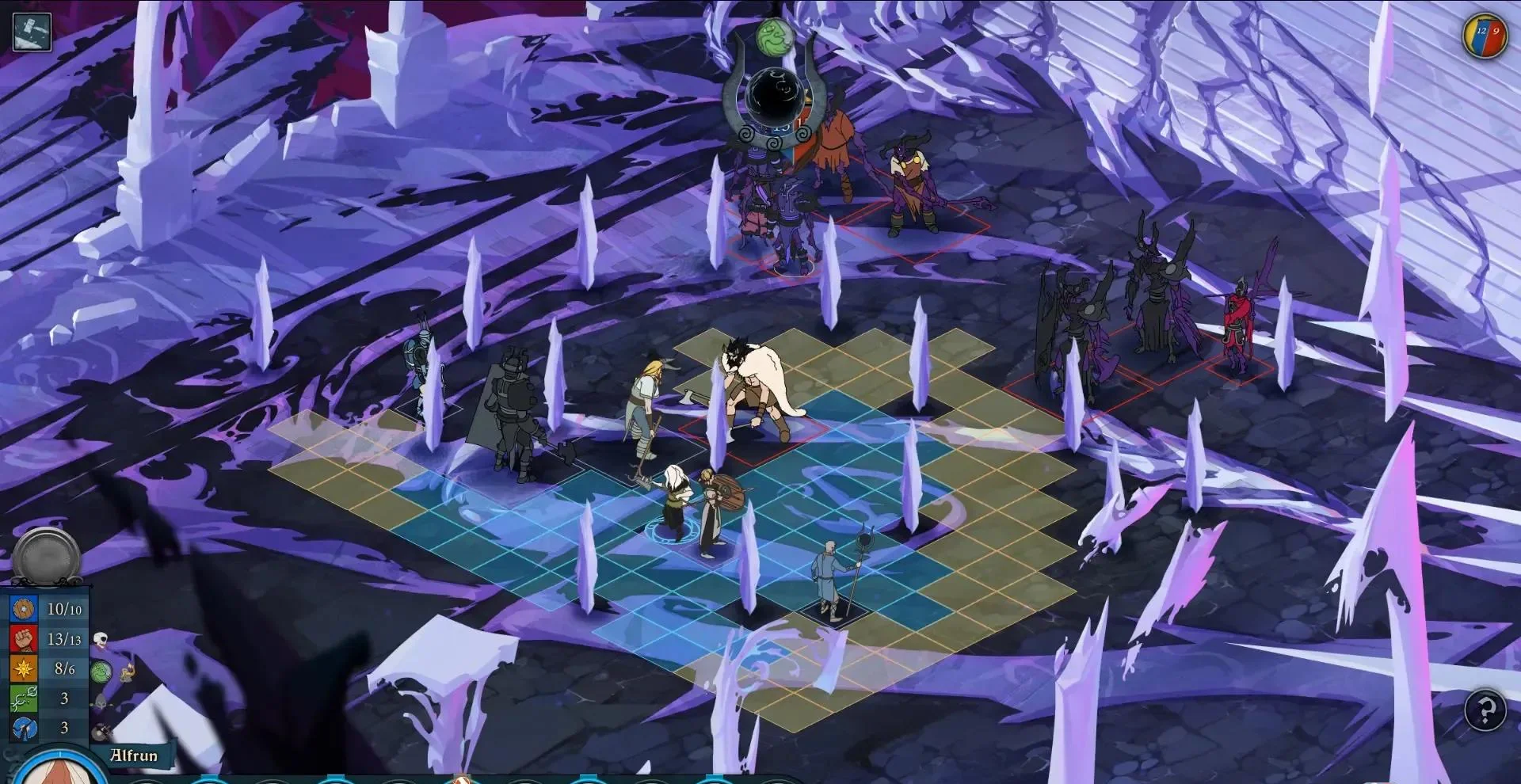Select the golden willpower star icon

pyautogui.click(x=23, y=668)
